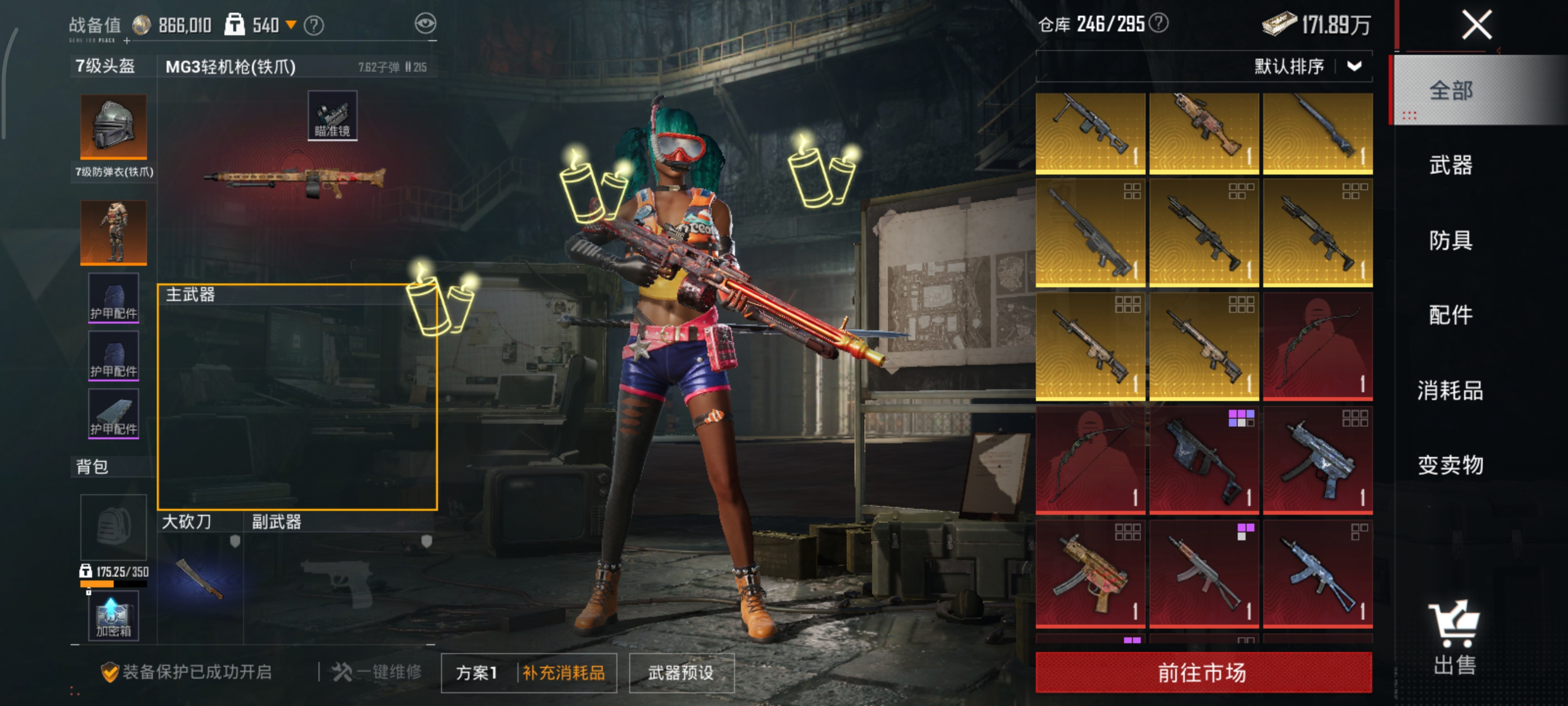
Task: Click the 武器预设 weapon preset button
Action: [x=681, y=673]
